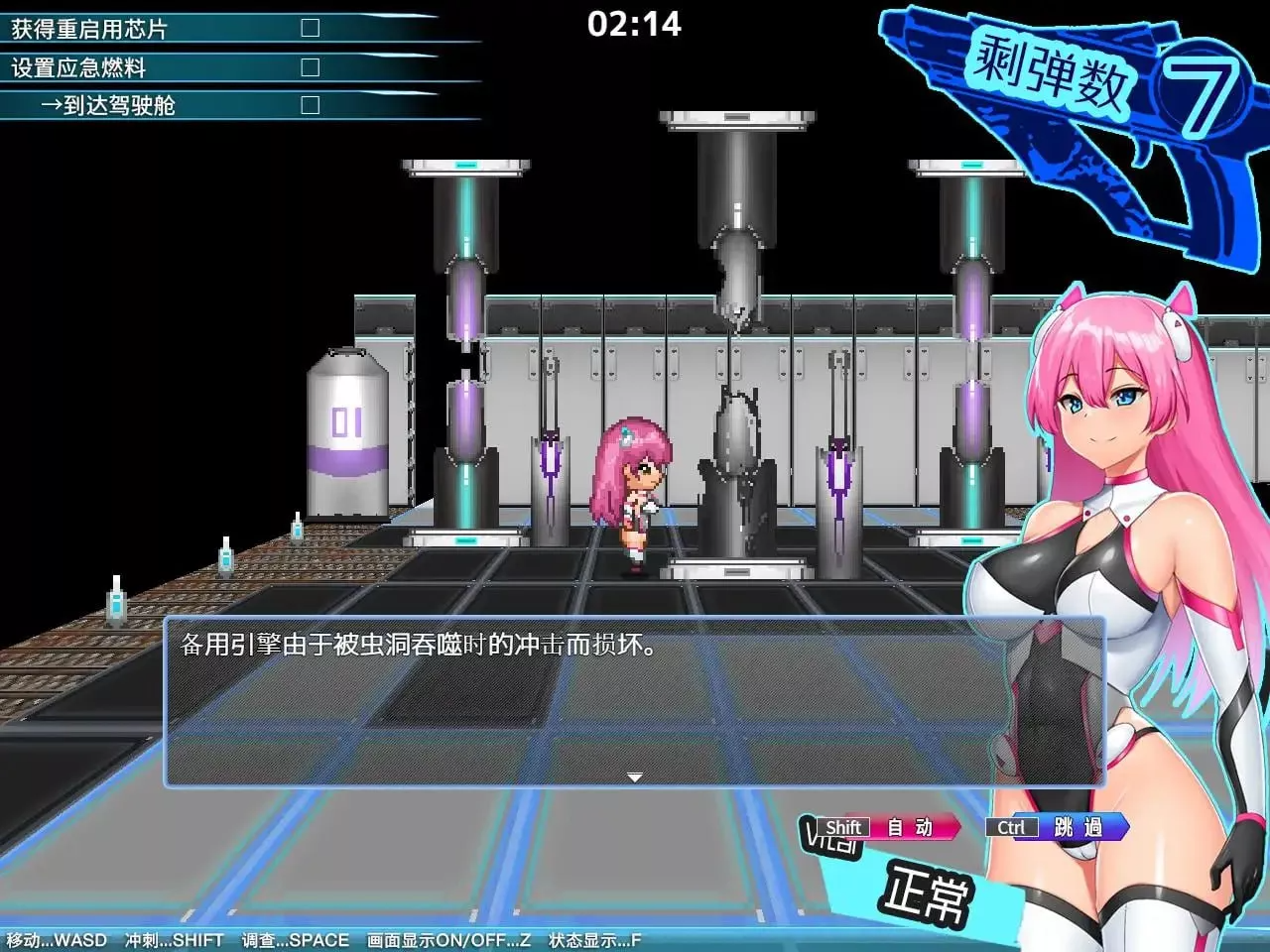
Task: Click the 状态显示...F hint
Action: click(592, 939)
